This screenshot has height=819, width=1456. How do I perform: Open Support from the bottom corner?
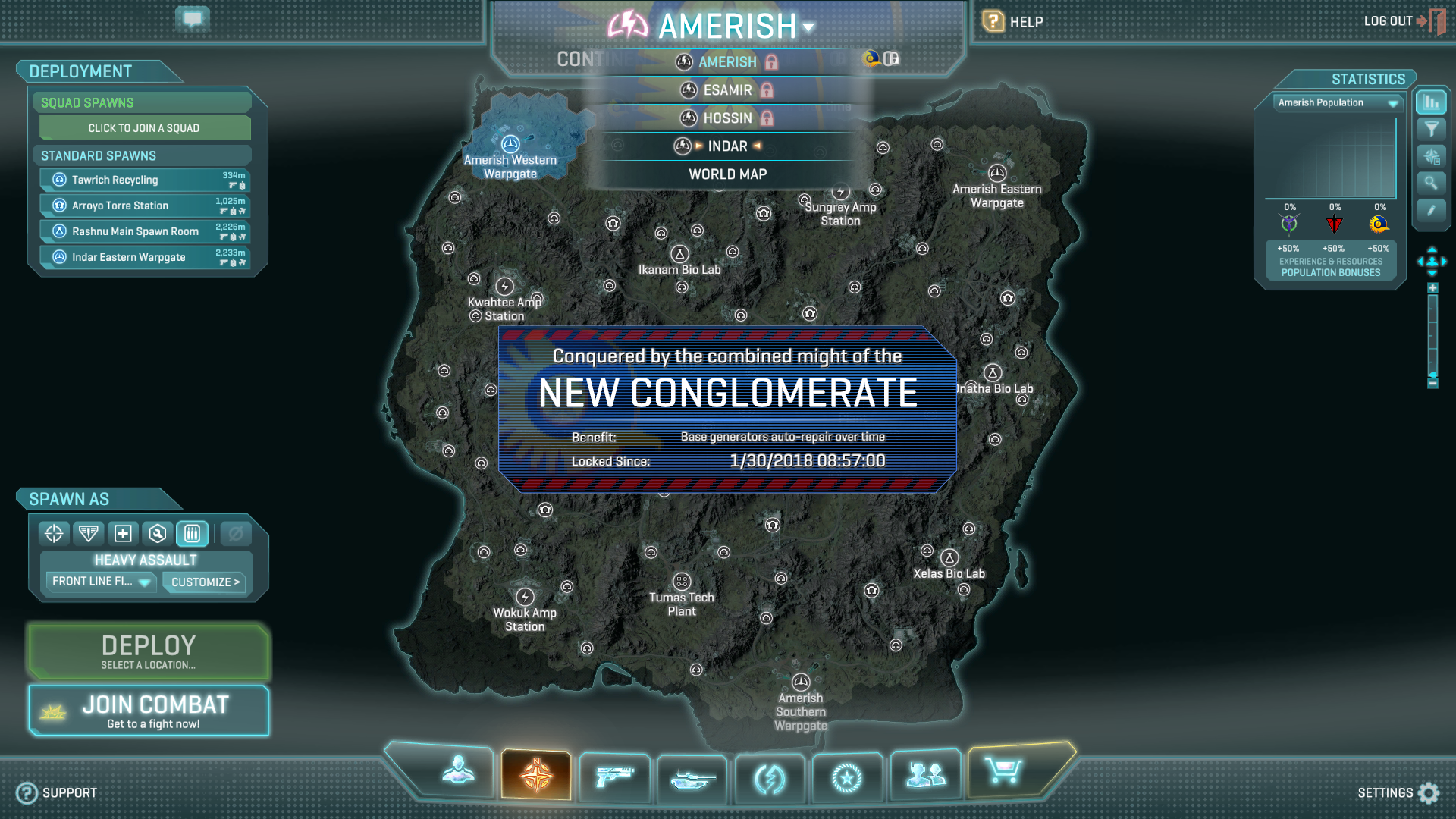pyautogui.click(x=58, y=792)
